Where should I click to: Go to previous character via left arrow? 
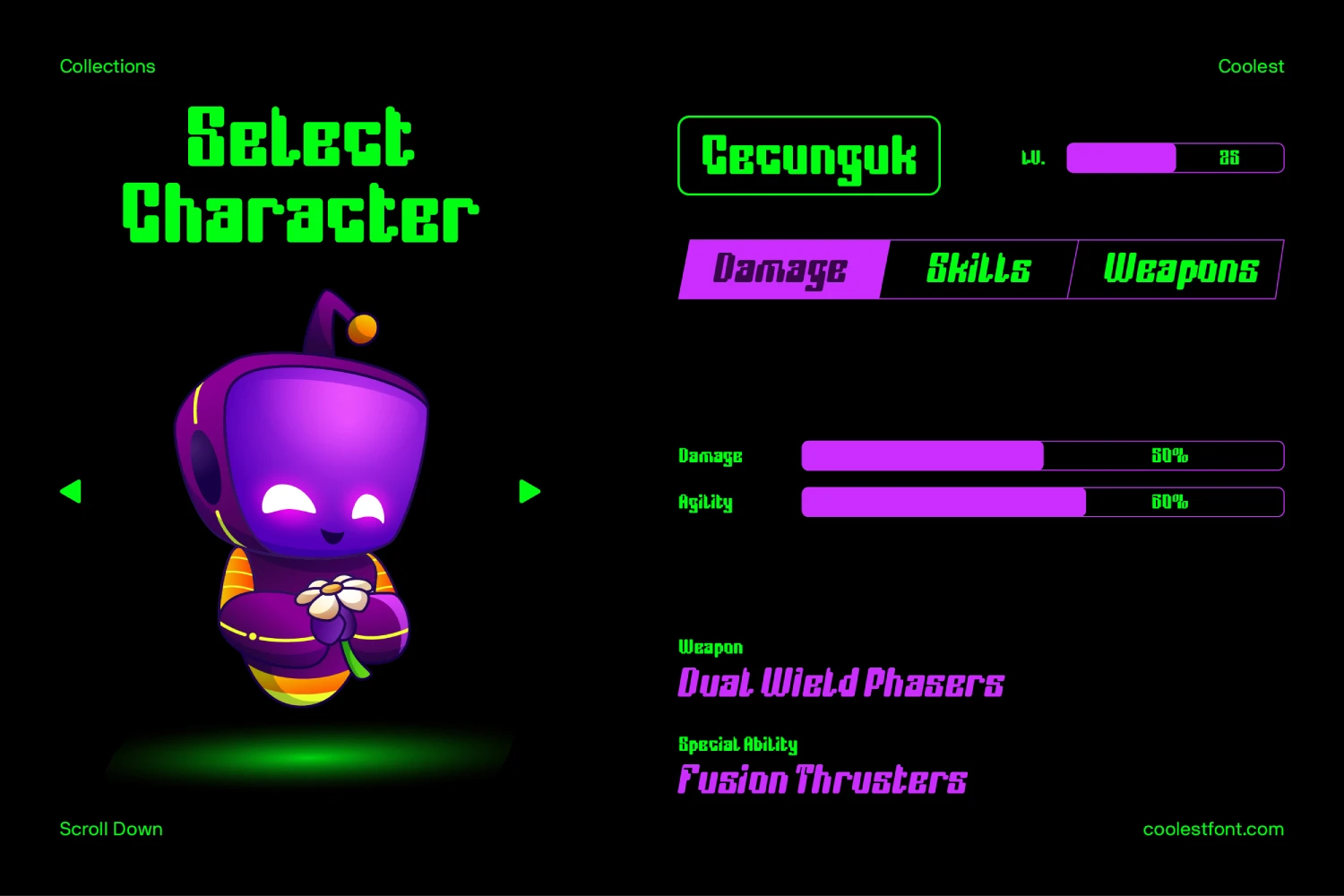pyautogui.click(x=72, y=491)
